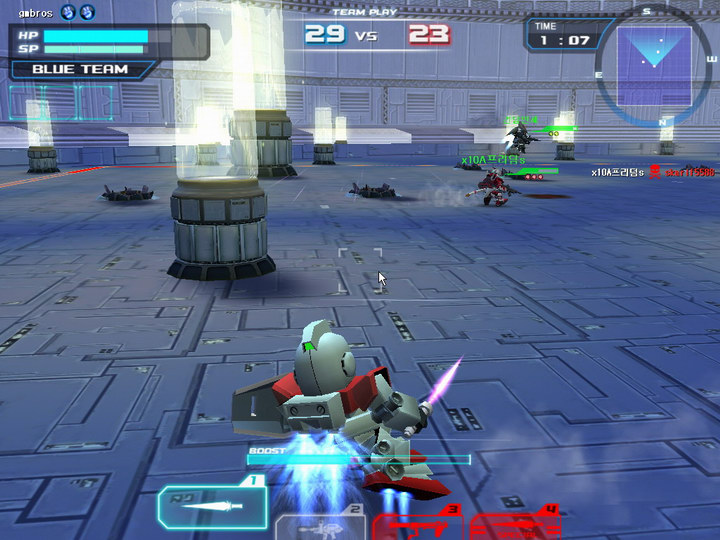Choose the red bazooka weapon slot 3
720x540 pixels.
click(x=418, y=524)
